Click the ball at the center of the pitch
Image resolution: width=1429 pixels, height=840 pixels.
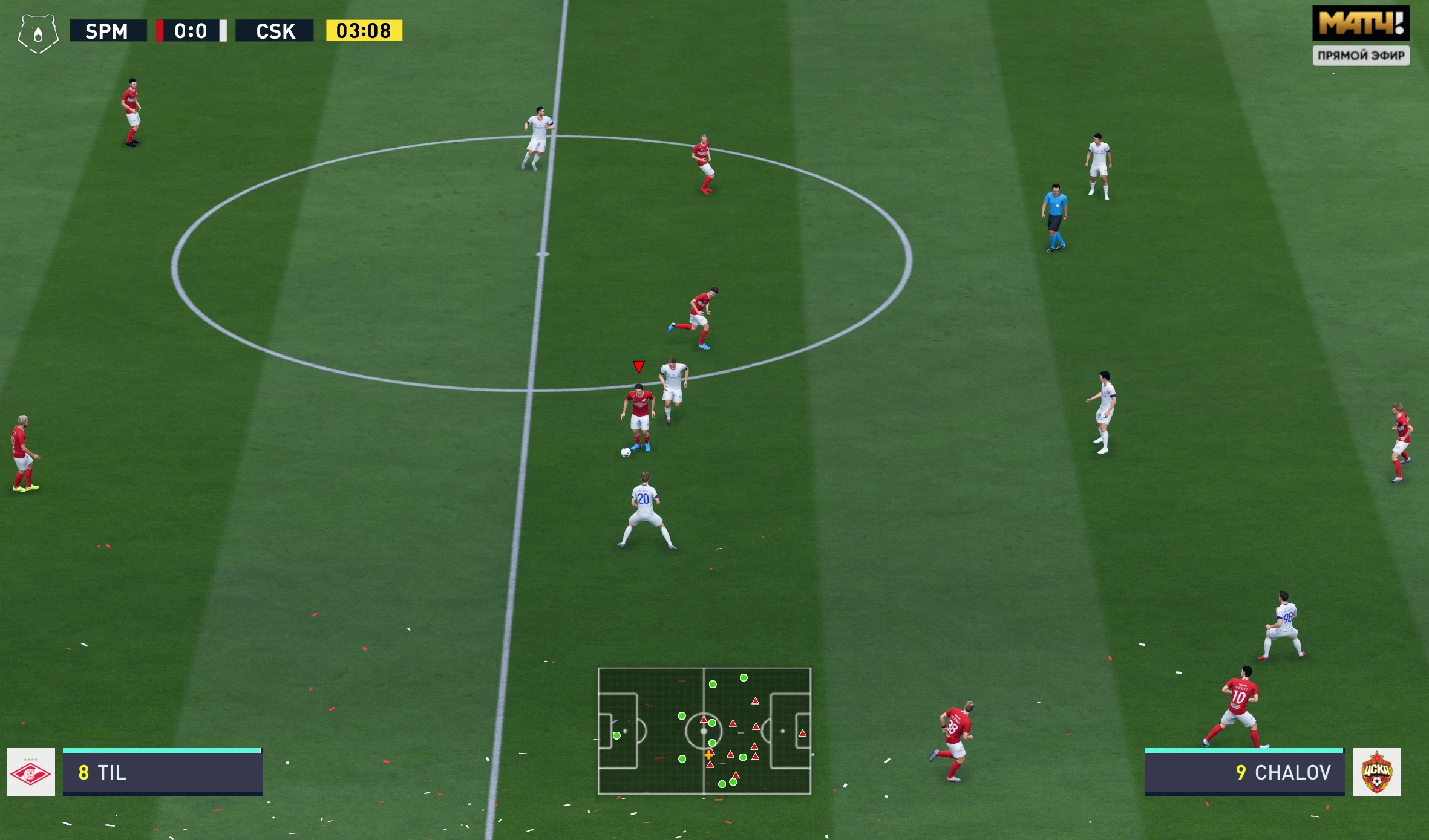625,451
